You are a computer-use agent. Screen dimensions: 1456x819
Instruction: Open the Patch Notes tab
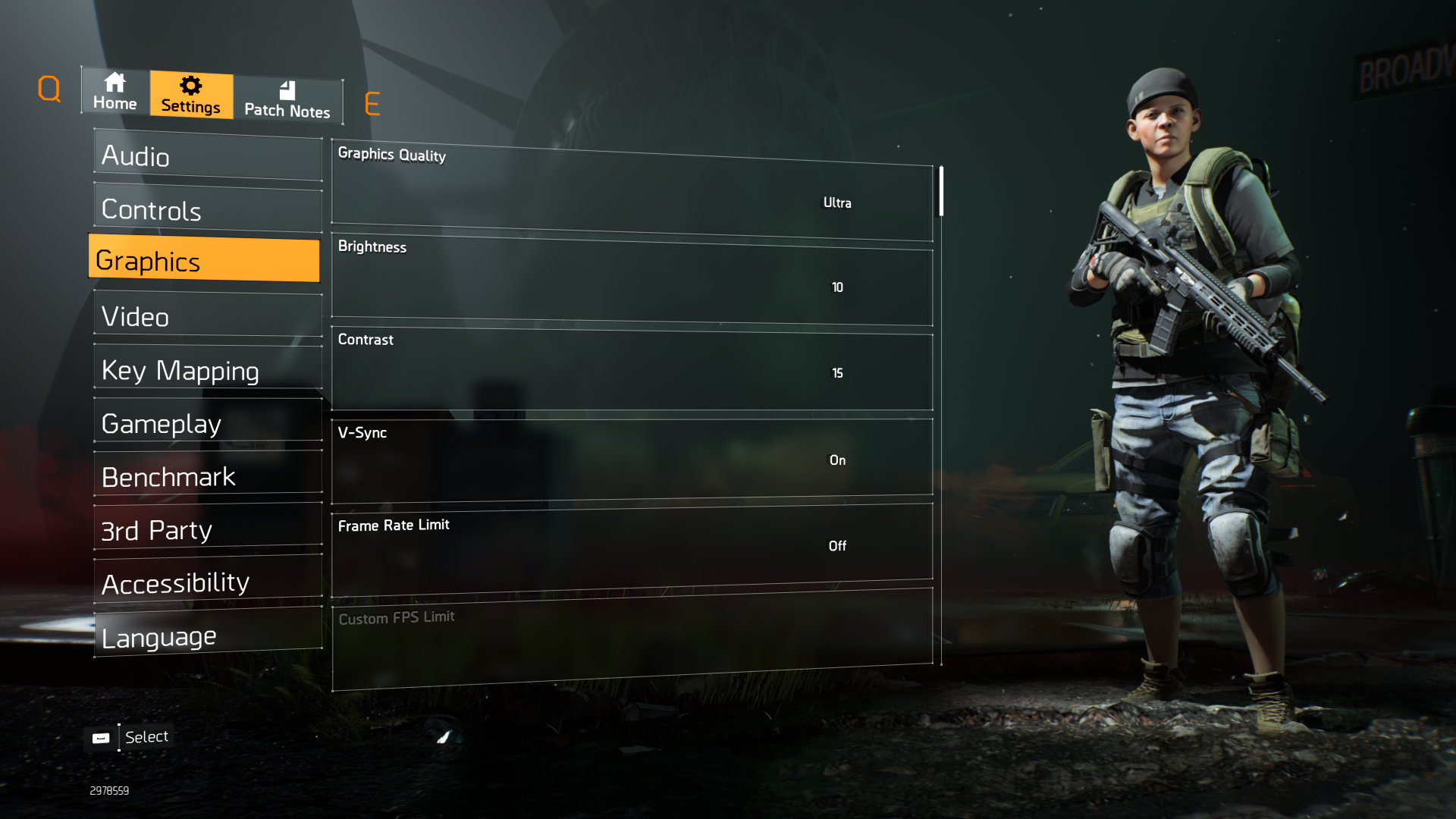pyautogui.click(x=287, y=100)
